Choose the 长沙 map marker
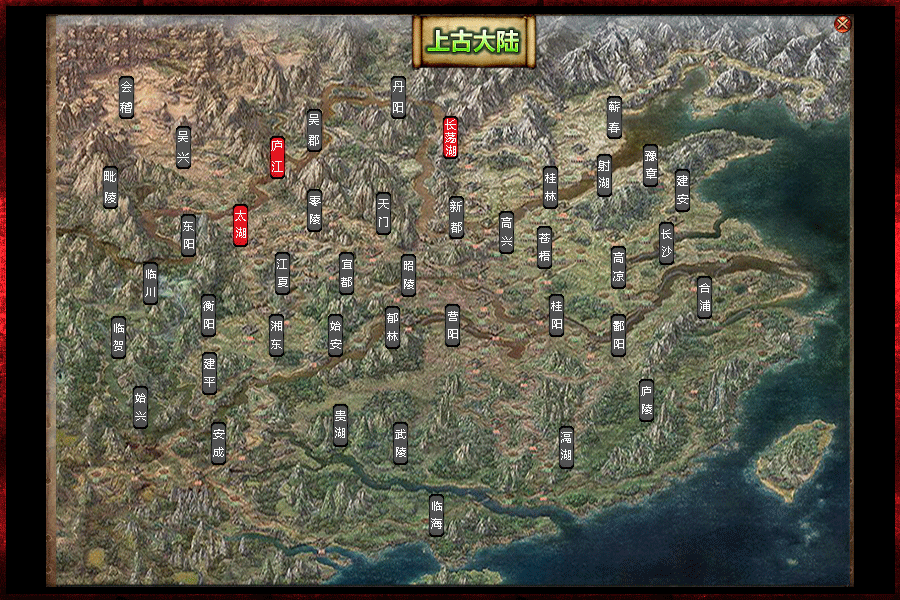The height and width of the screenshot is (600, 900). click(666, 243)
